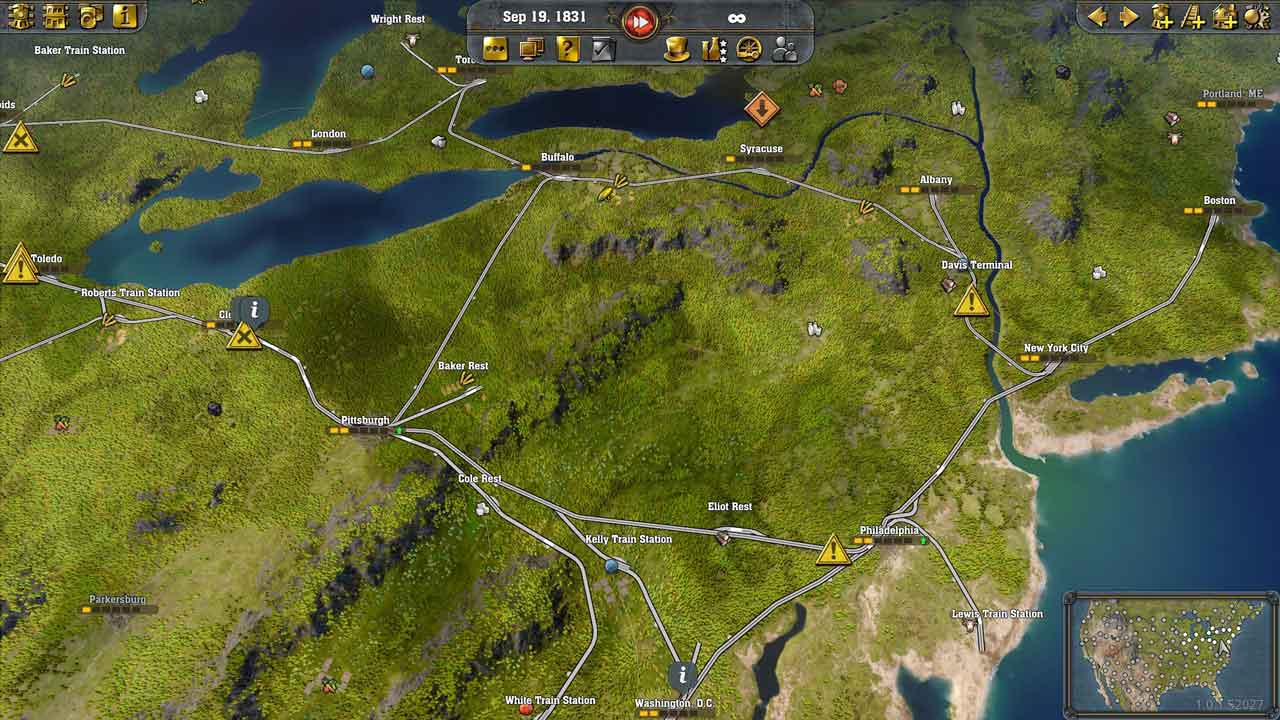The image size is (1280, 720).
Task: Open the golden top hat menu
Action: (x=677, y=48)
